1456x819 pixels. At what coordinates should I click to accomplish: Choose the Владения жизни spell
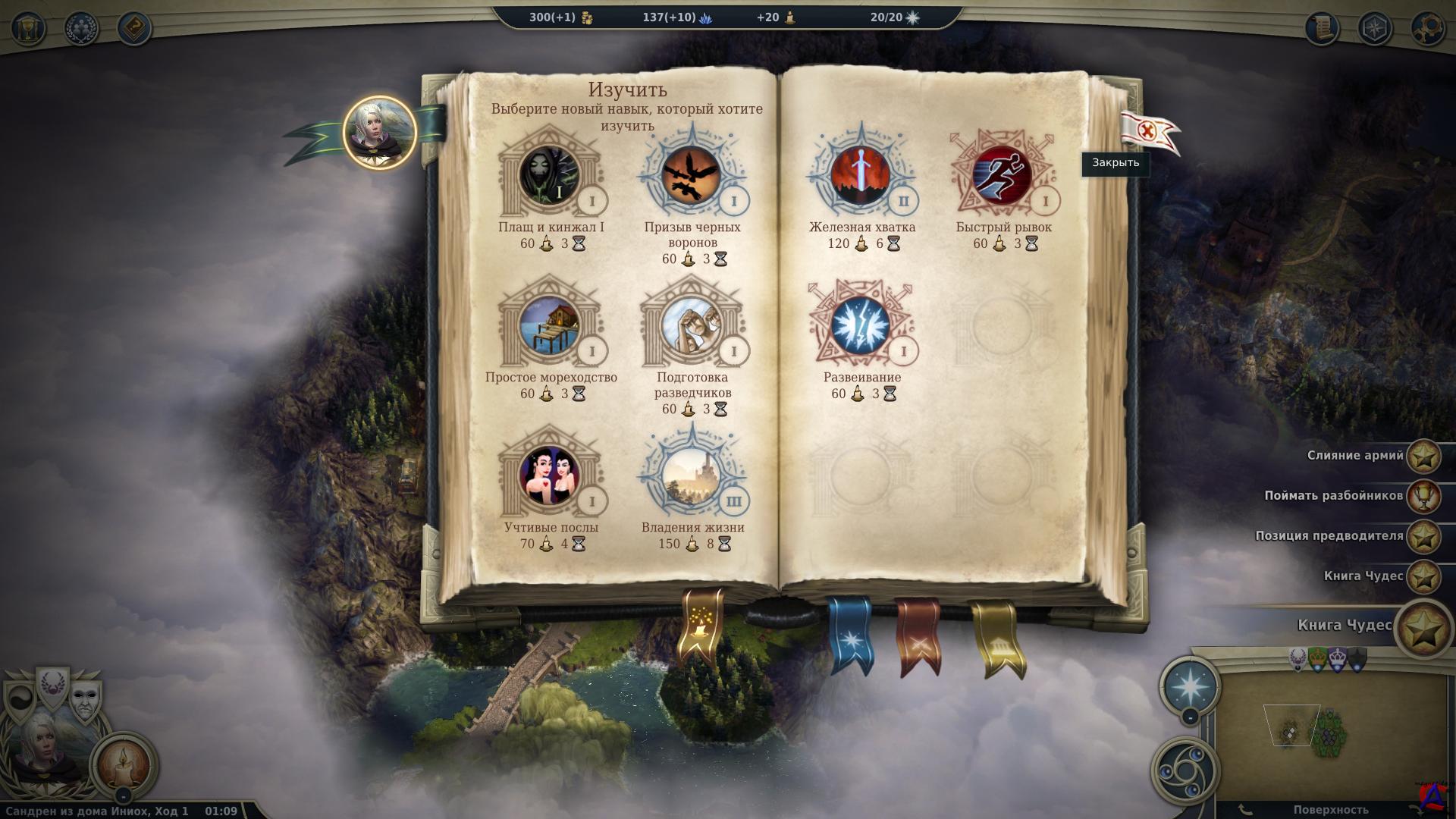[x=692, y=475]
